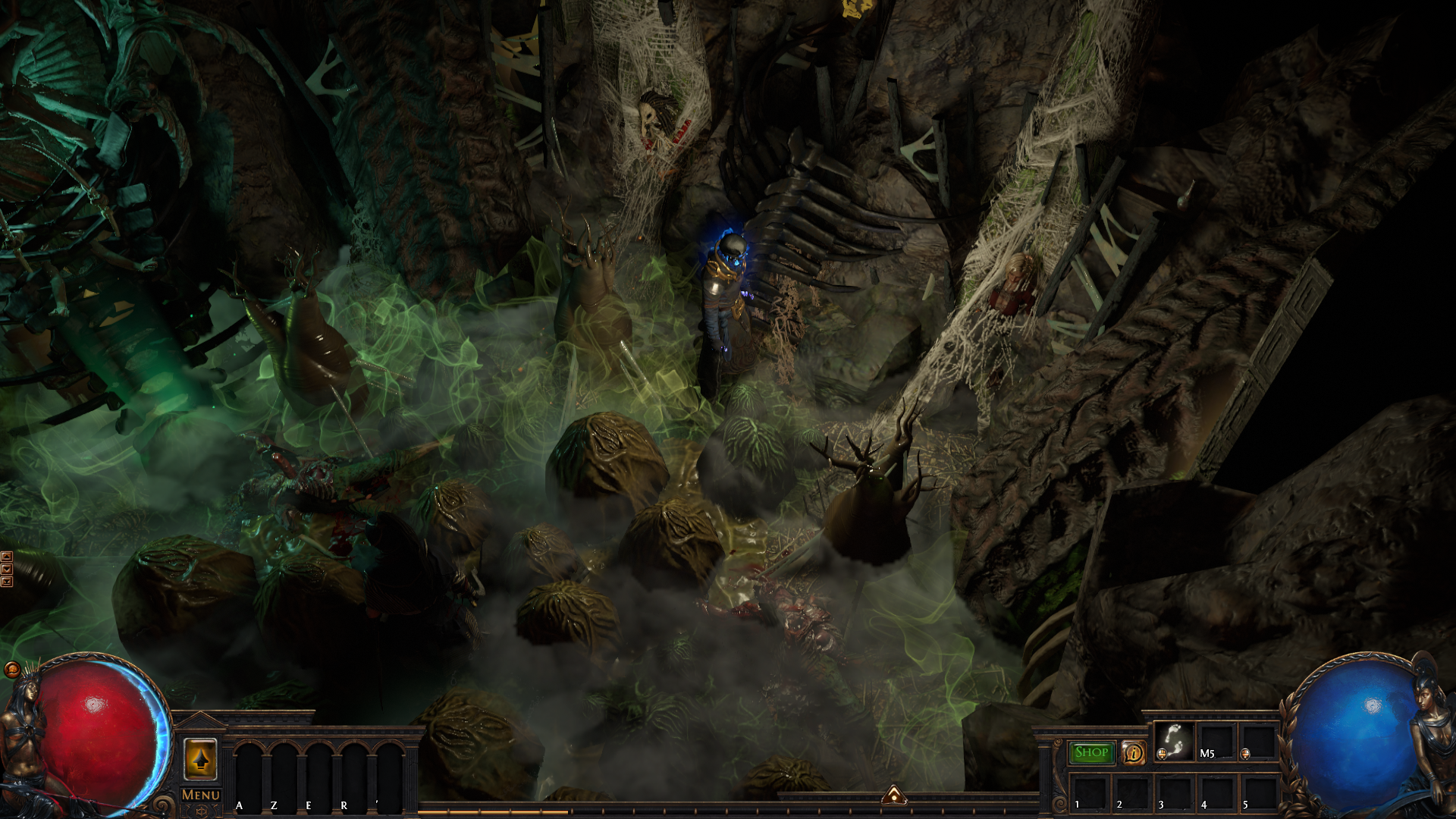Click the orange info speech-bubble icon

tap(1134, 752)
